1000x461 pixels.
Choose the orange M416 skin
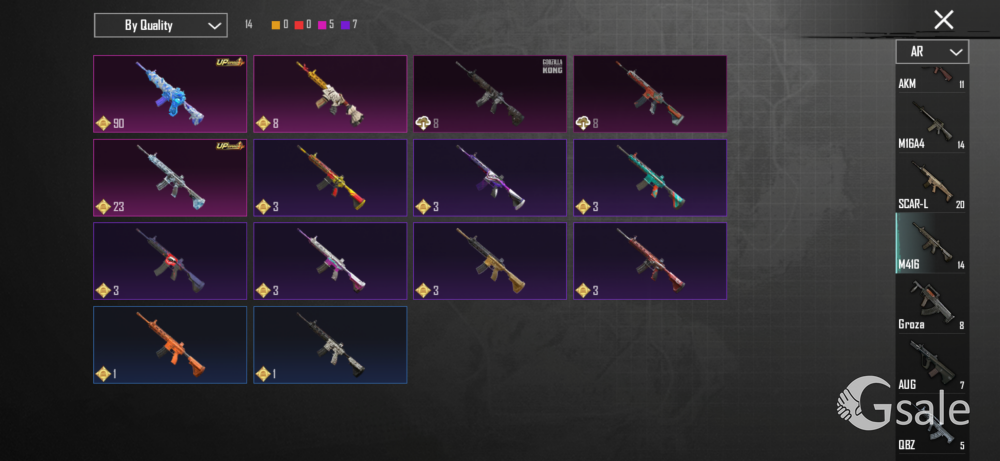(170, 345)
